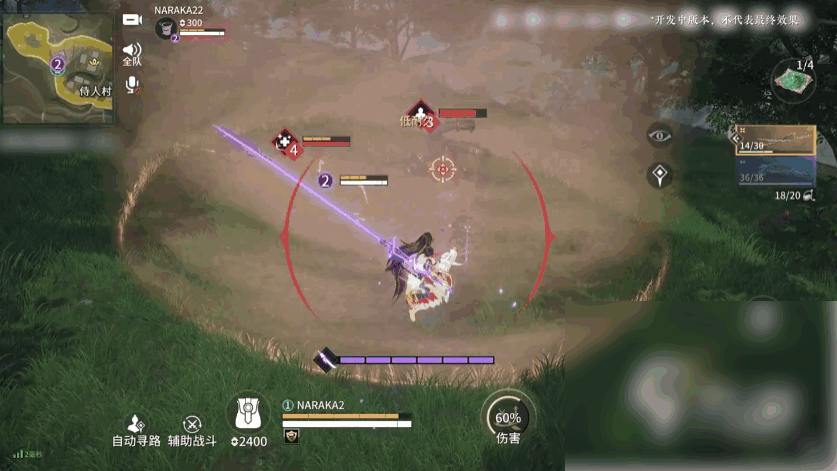
Task: Open the backpack bag icon
Action: [x=248, y=412]
